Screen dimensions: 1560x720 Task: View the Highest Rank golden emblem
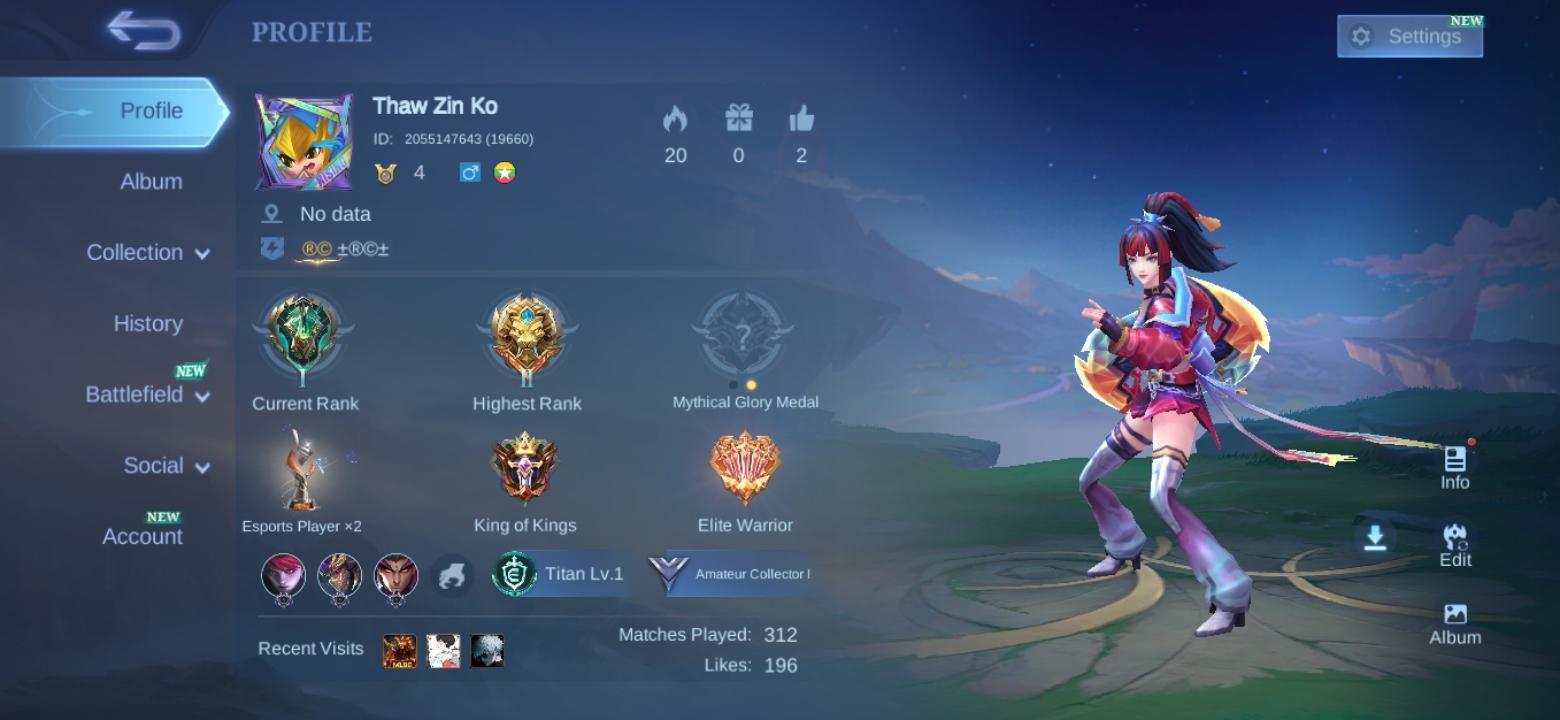[x=525, y=335]
